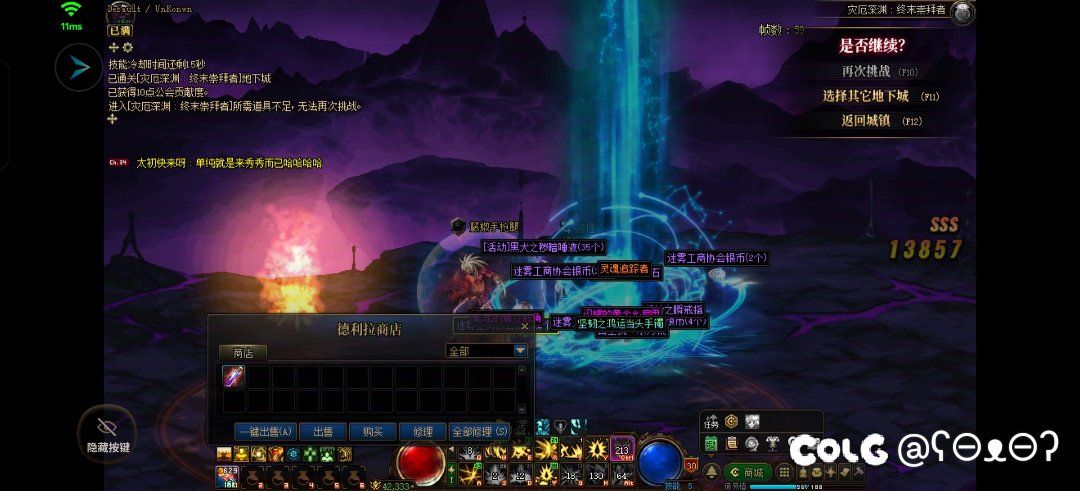Screen dimensions: 1080x491
Task: Tap the blue arrow overlay button
Action: (78, 68)
